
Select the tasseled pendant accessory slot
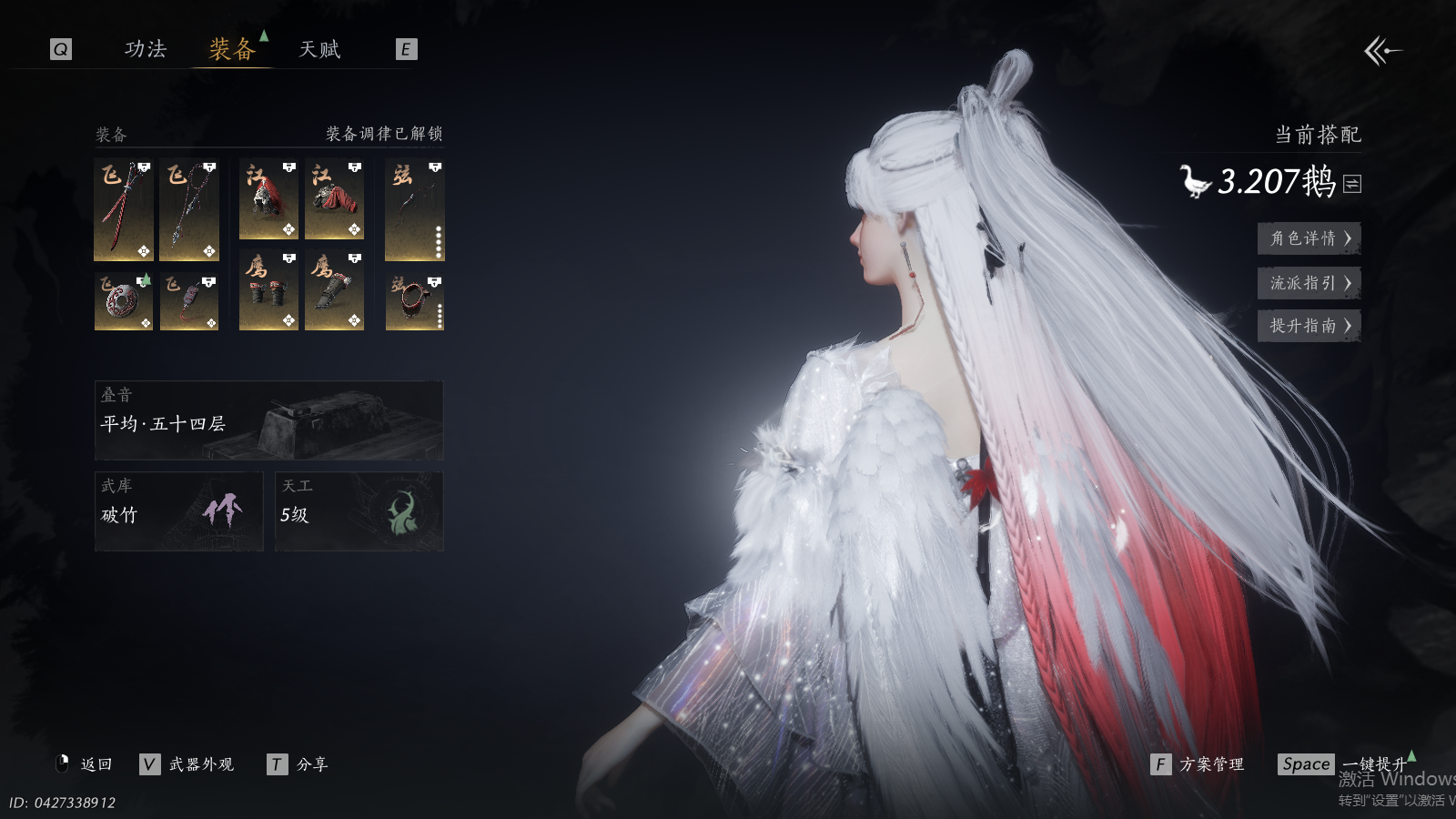click(189, 301)
